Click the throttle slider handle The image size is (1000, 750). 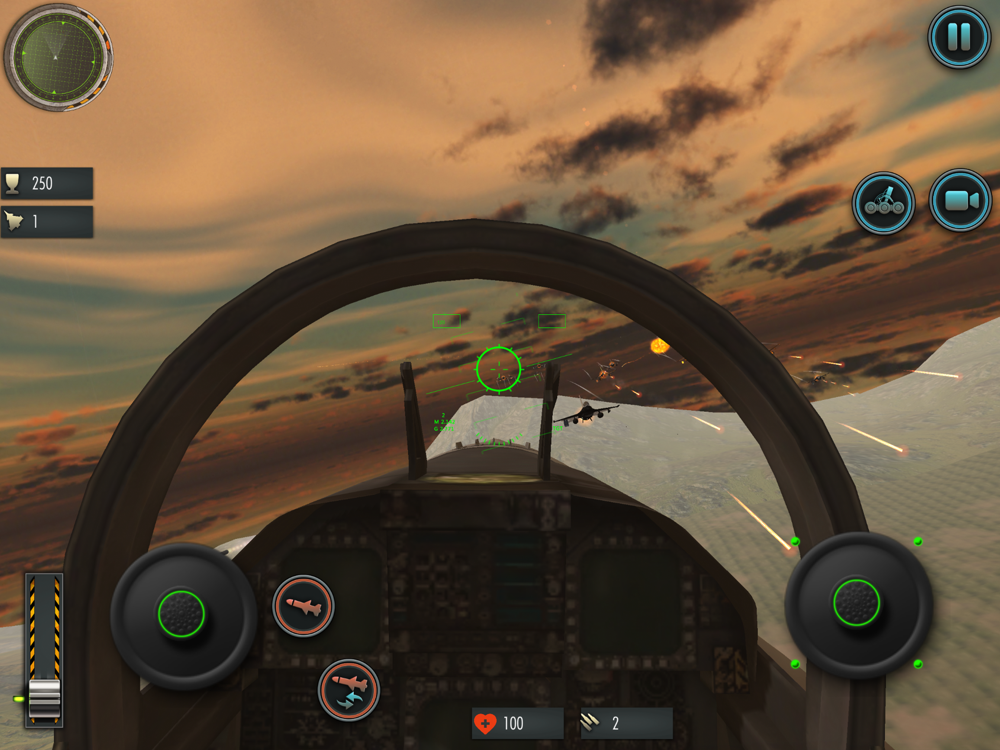tap(45, 697)
